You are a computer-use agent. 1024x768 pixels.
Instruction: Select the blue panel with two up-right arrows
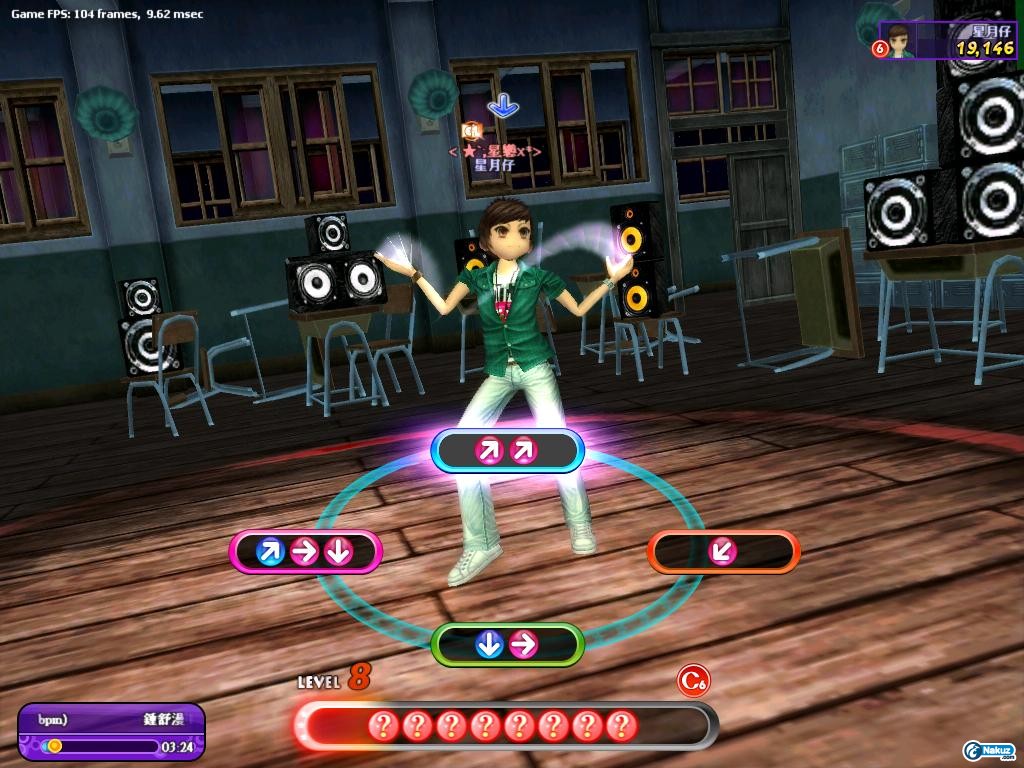coord(506,451)
